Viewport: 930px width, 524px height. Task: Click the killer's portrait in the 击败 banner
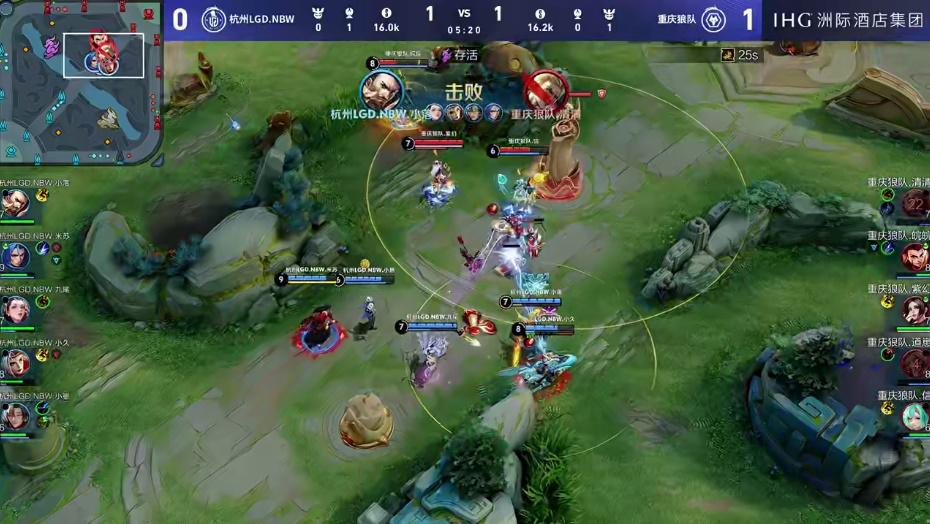point(382,90)
